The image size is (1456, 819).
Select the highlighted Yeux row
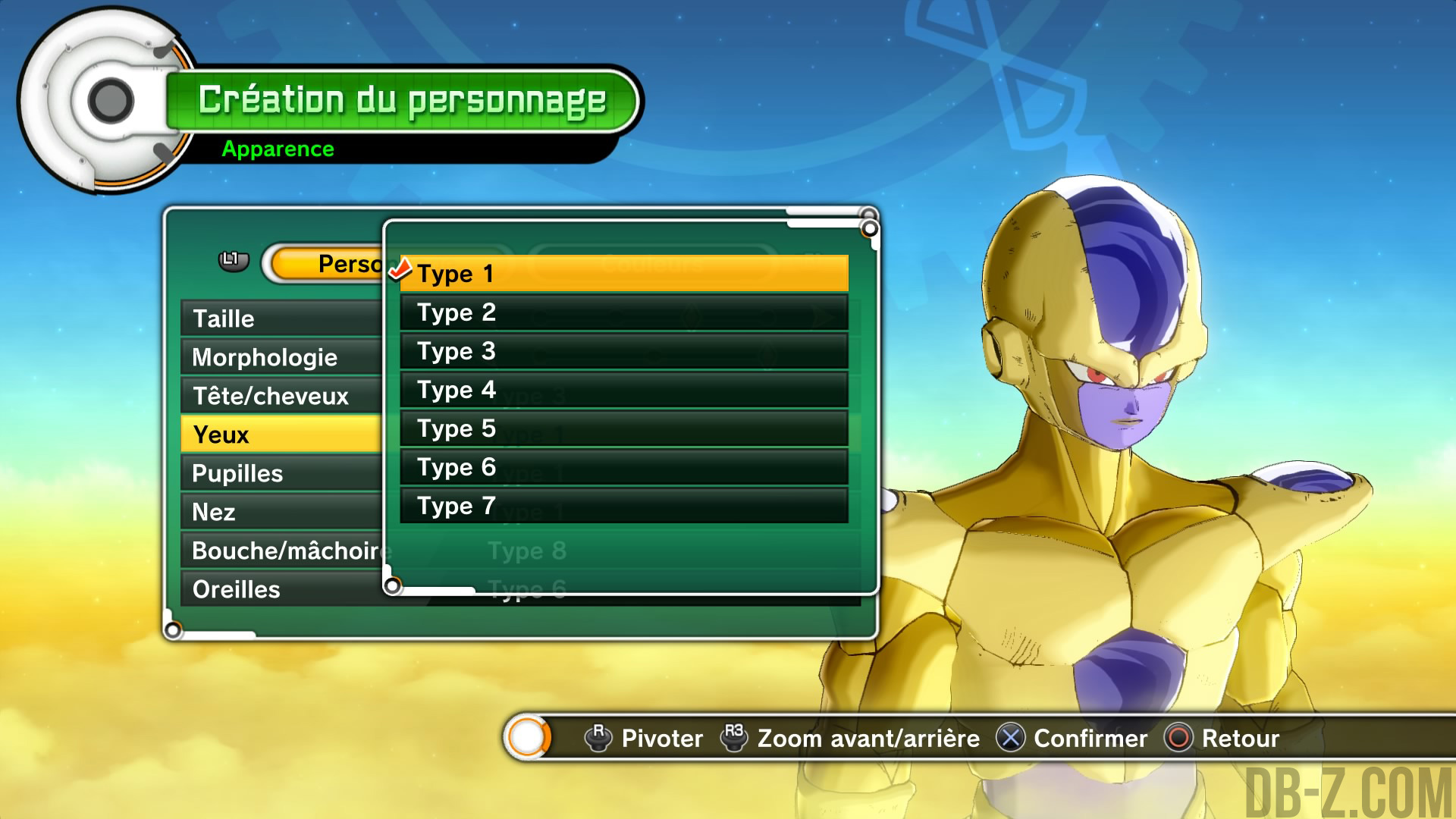281,435
